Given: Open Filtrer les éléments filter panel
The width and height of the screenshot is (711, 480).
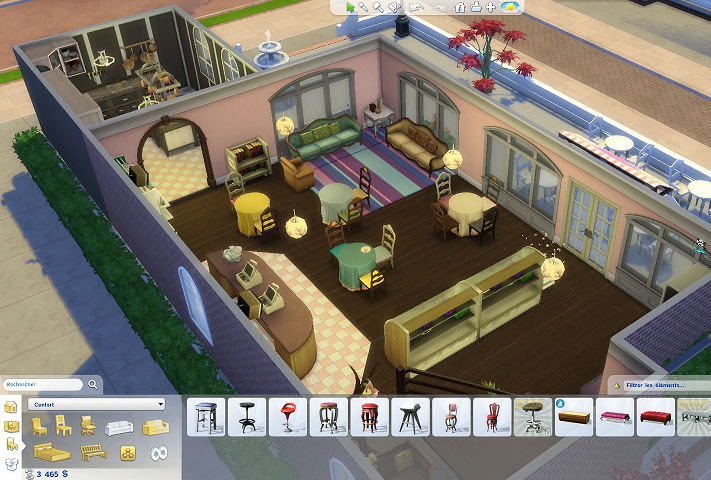Looking at the screenshot, I should pyautogui.click(x=658, y=385).
